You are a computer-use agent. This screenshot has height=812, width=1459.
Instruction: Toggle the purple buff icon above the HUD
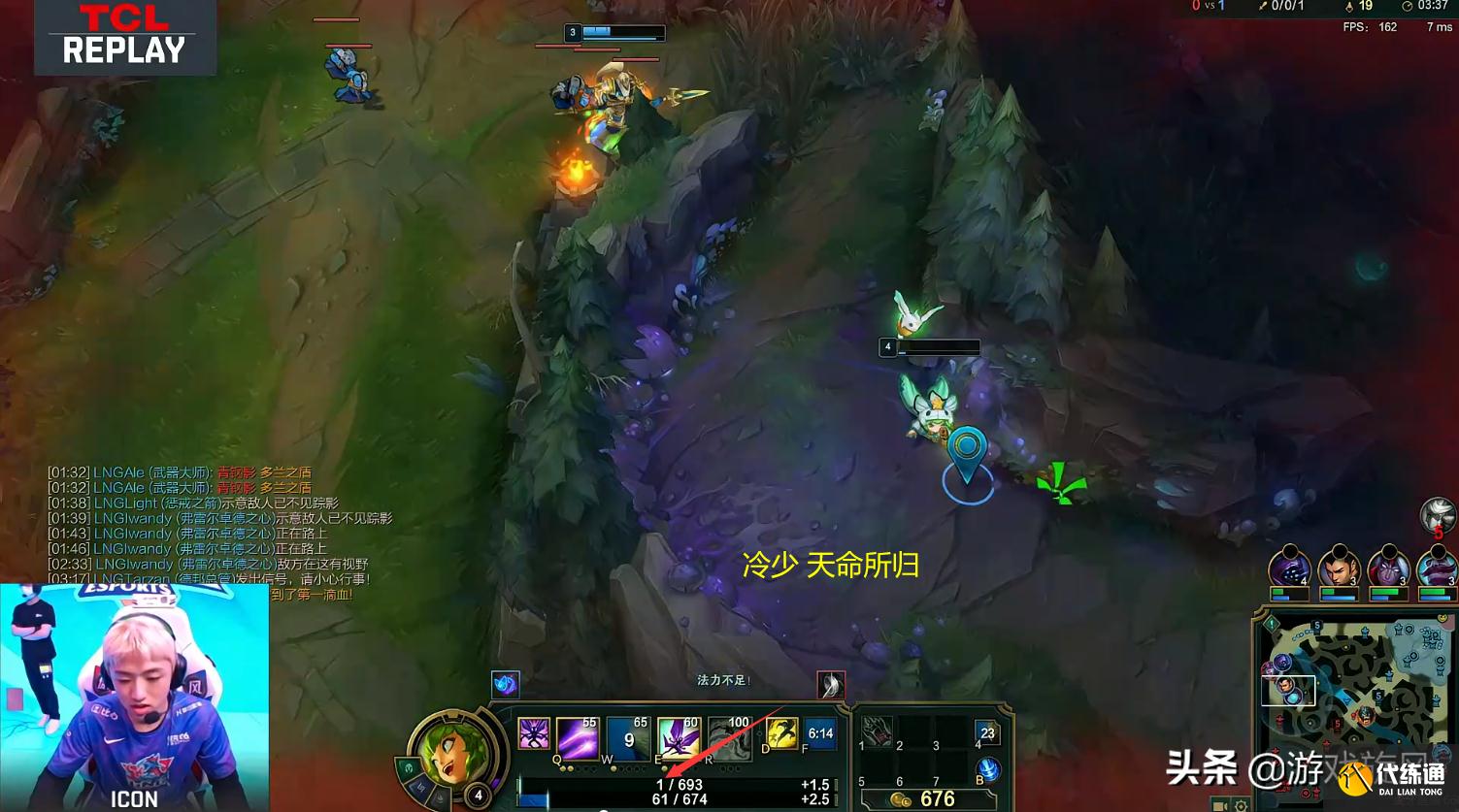coord(505,686)
